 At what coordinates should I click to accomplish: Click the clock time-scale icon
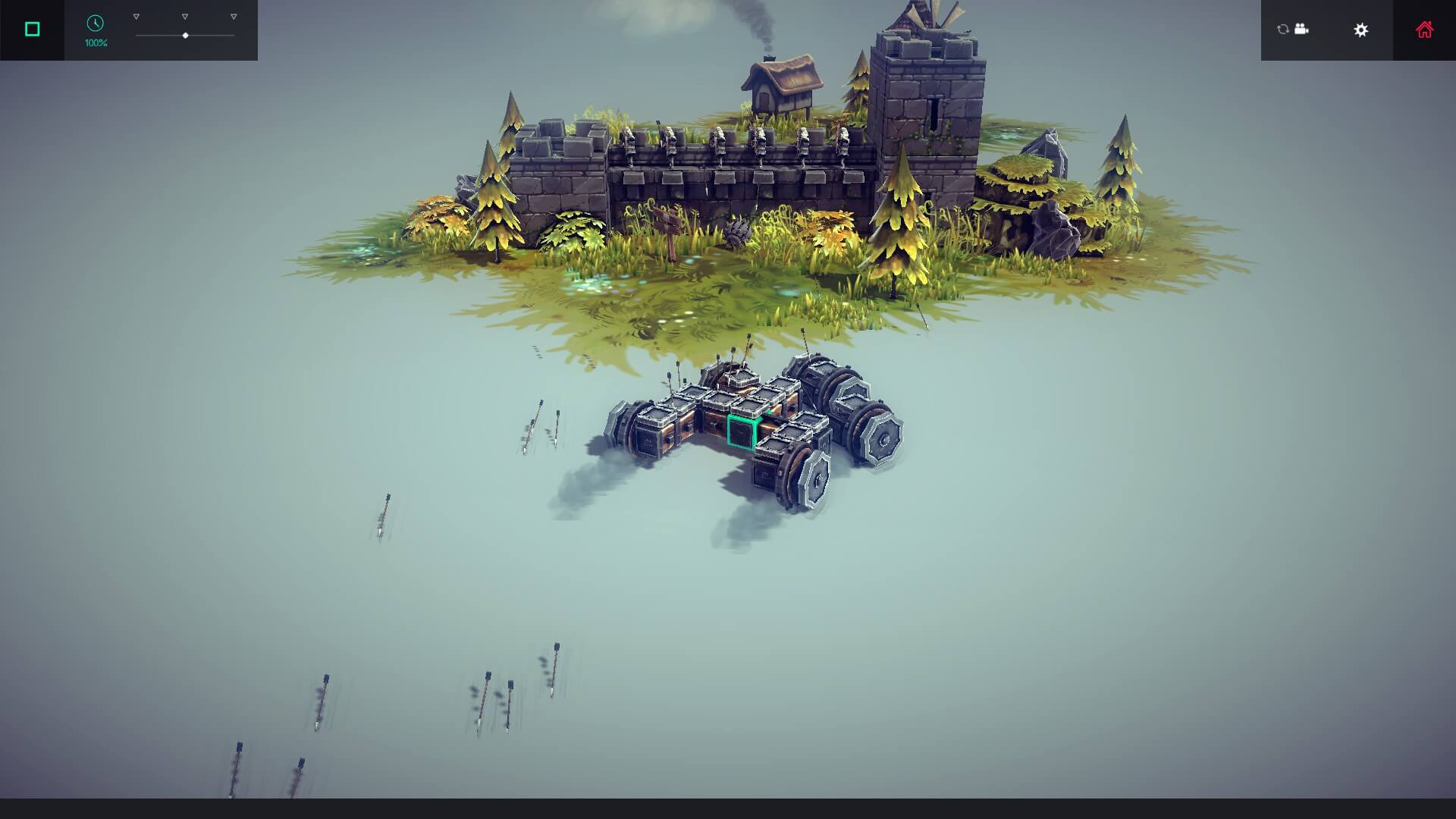95,24
